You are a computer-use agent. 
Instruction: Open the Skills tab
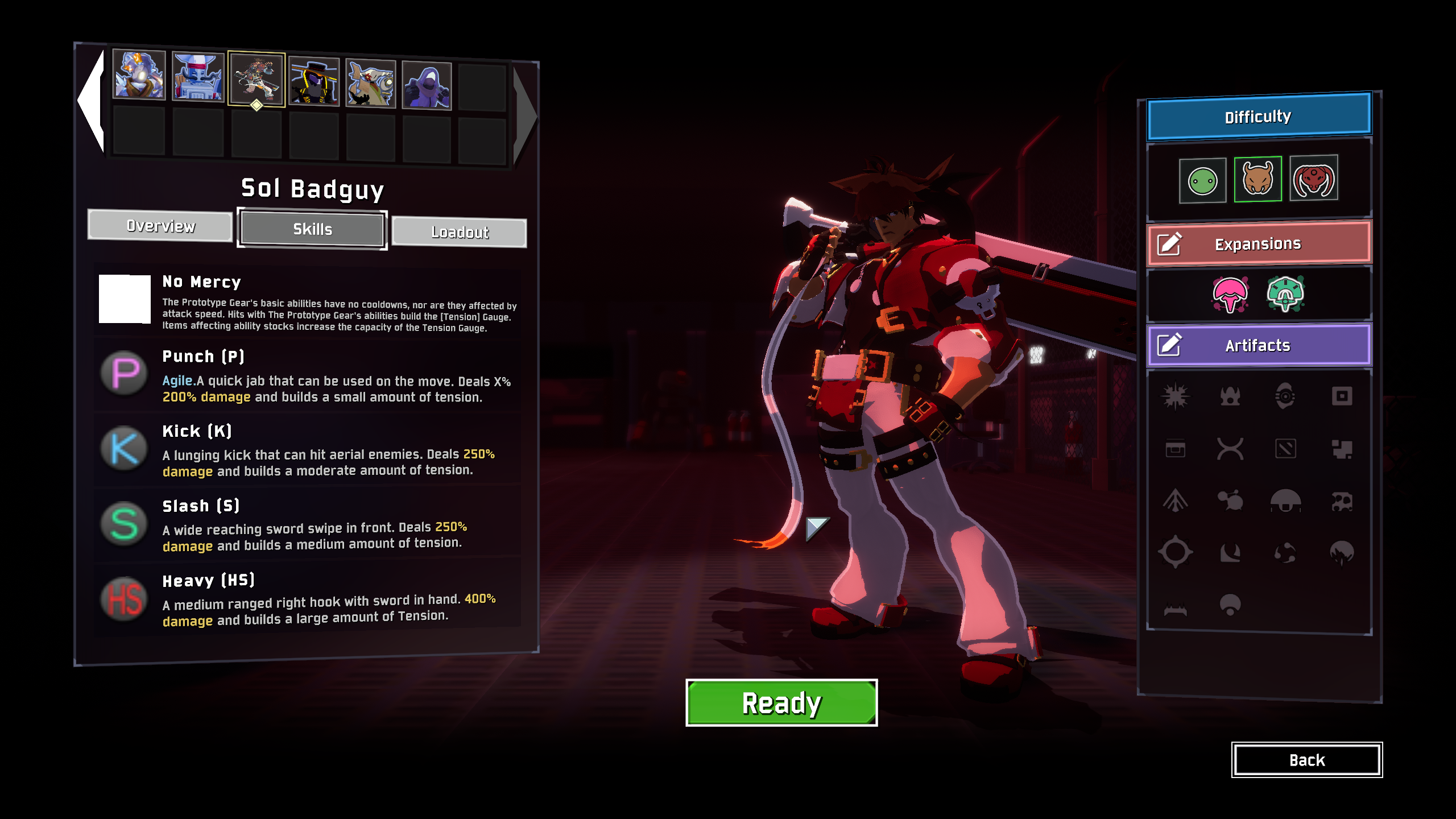click(x=312, y=229)
